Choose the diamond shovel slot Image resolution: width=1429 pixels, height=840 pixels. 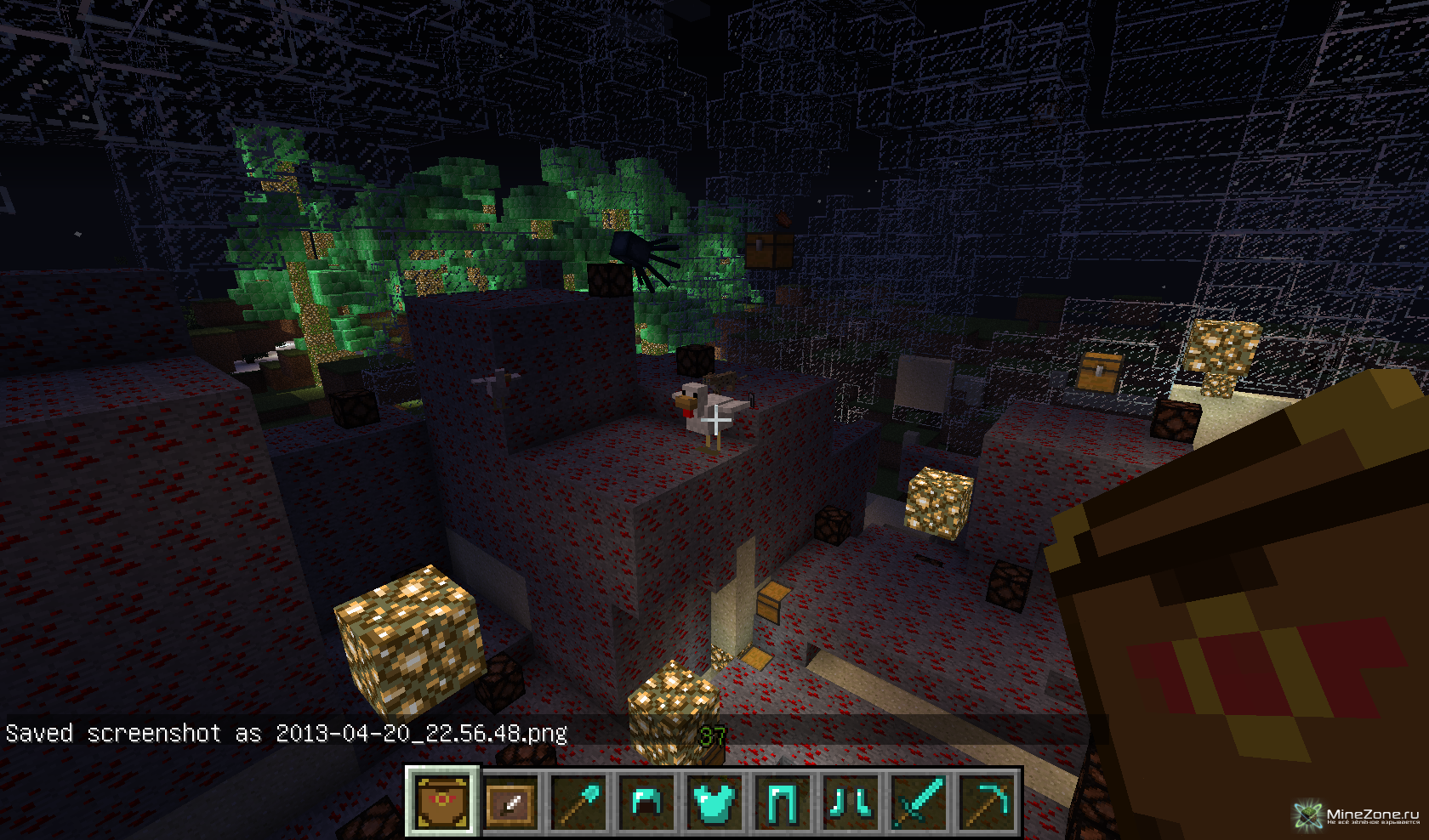point(578,802)
